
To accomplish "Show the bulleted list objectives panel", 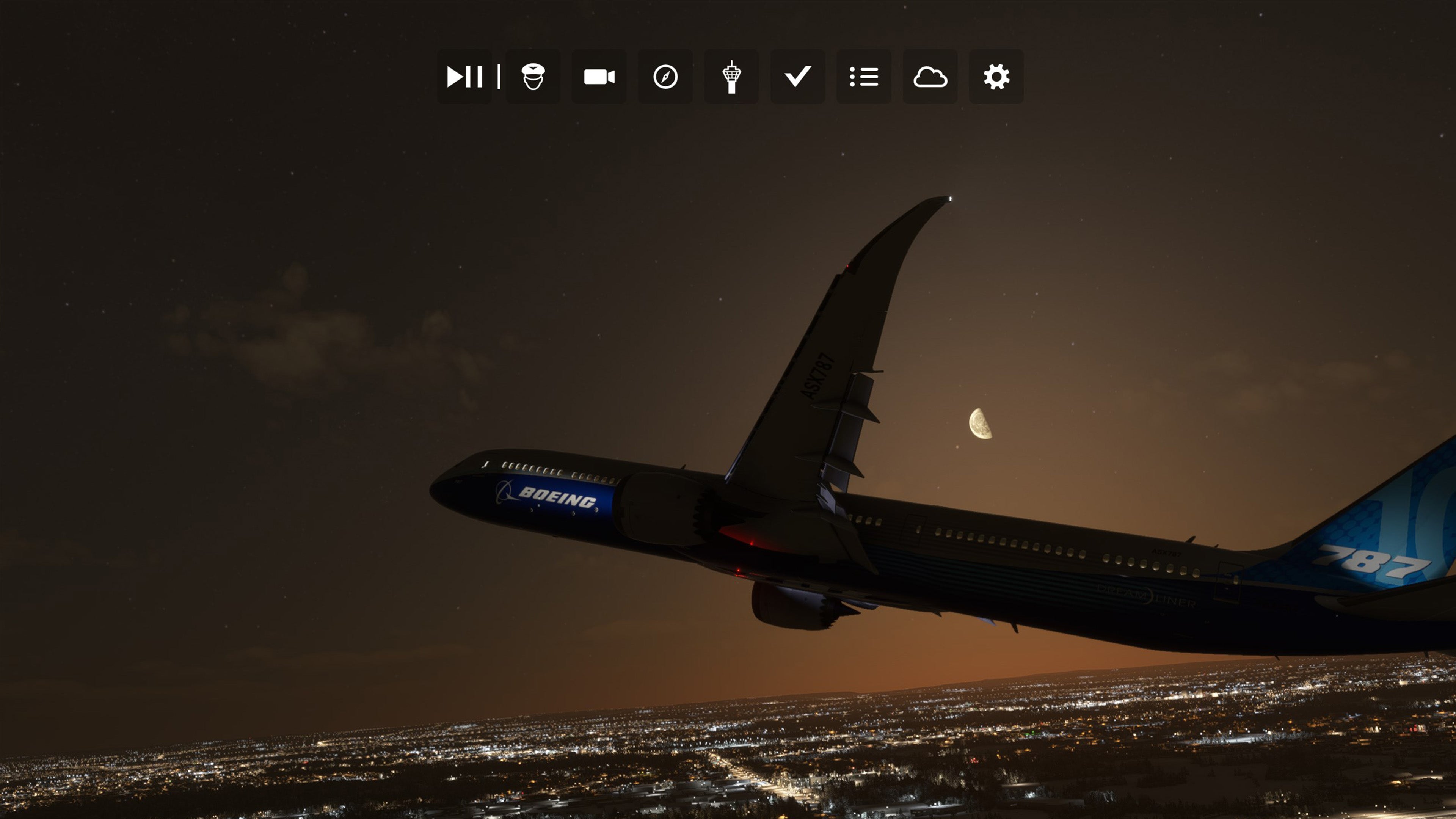I will pyautogui.click(x=864, y=76).
